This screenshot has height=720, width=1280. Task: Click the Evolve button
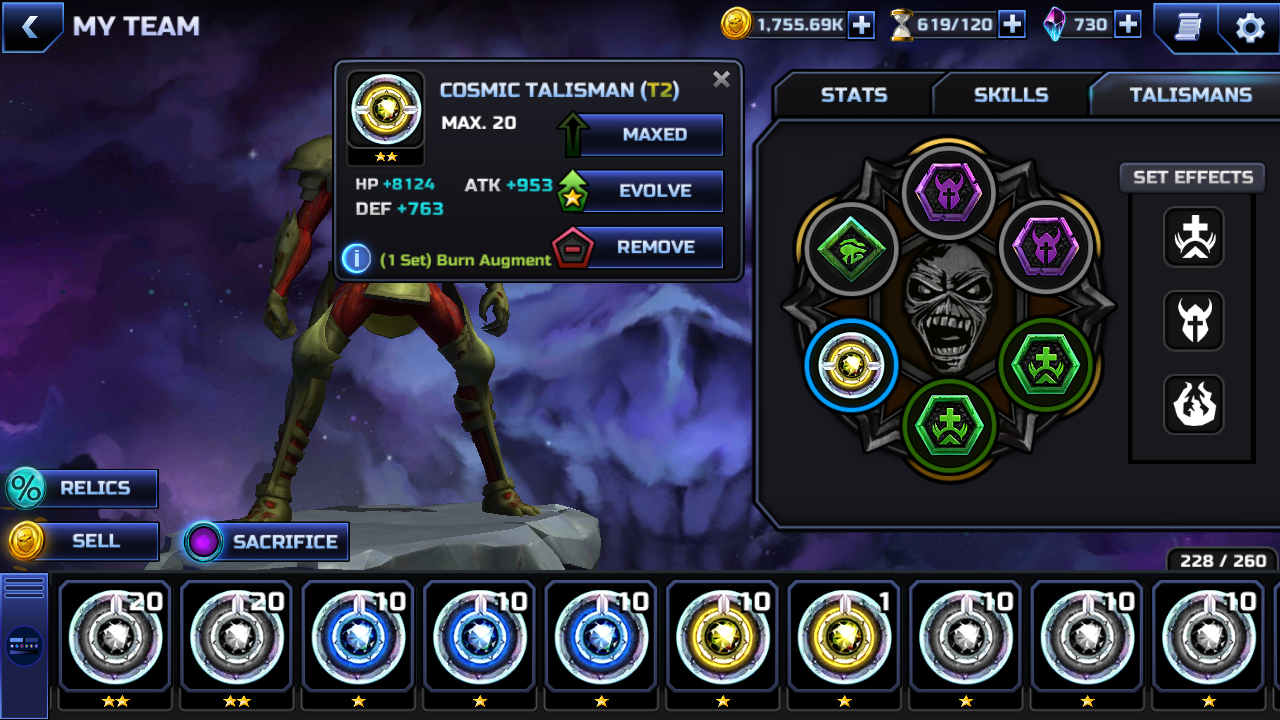653,191
